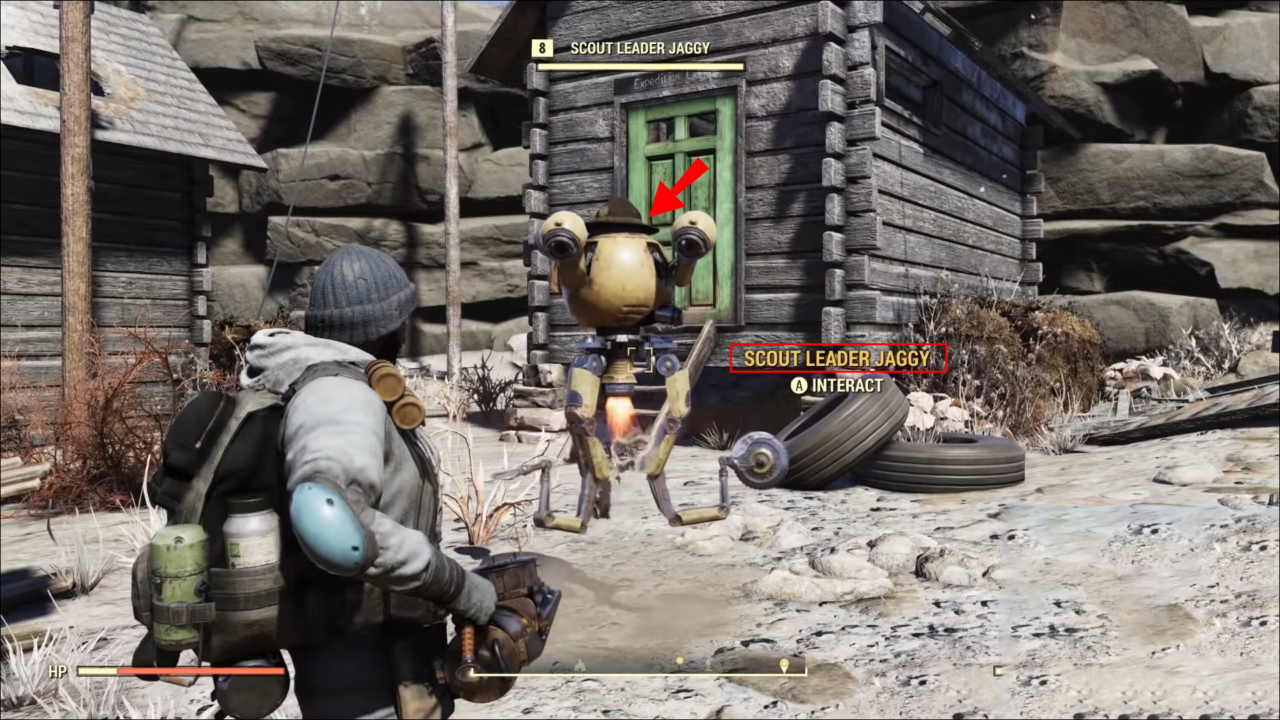Select the boxed SCOUT LEADER JAGGY nameplate

(x=838, y=356)
